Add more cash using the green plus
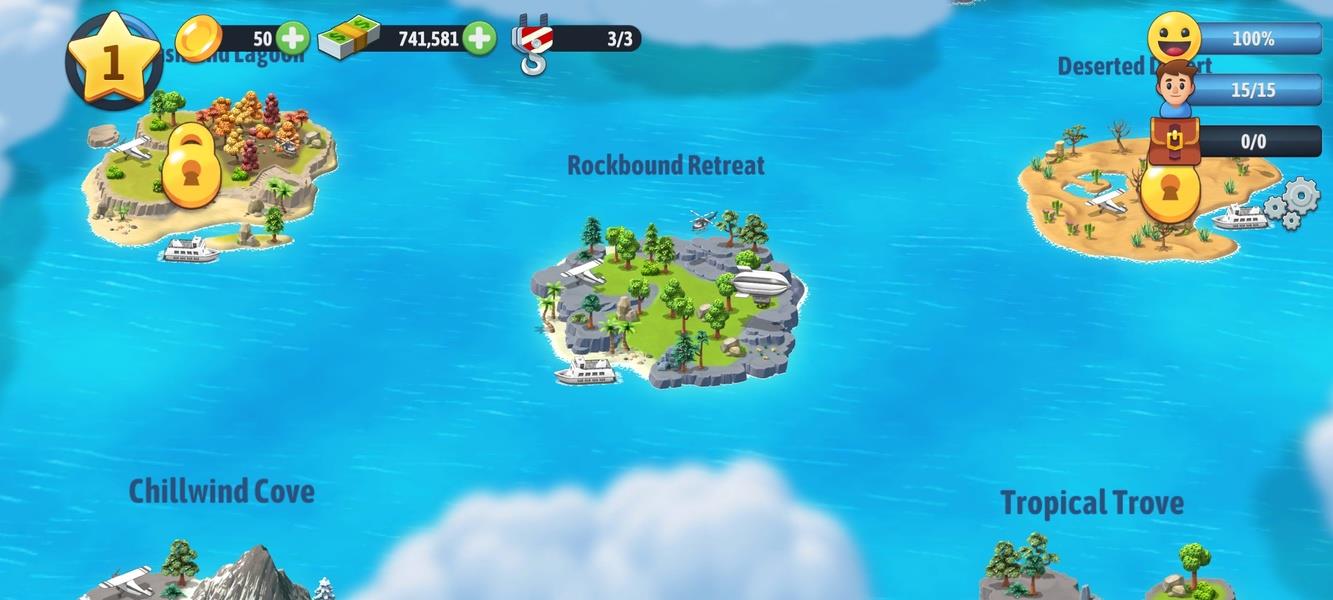Image resolution: width=1333 pixels, height=600 pixels. point(479,39)
